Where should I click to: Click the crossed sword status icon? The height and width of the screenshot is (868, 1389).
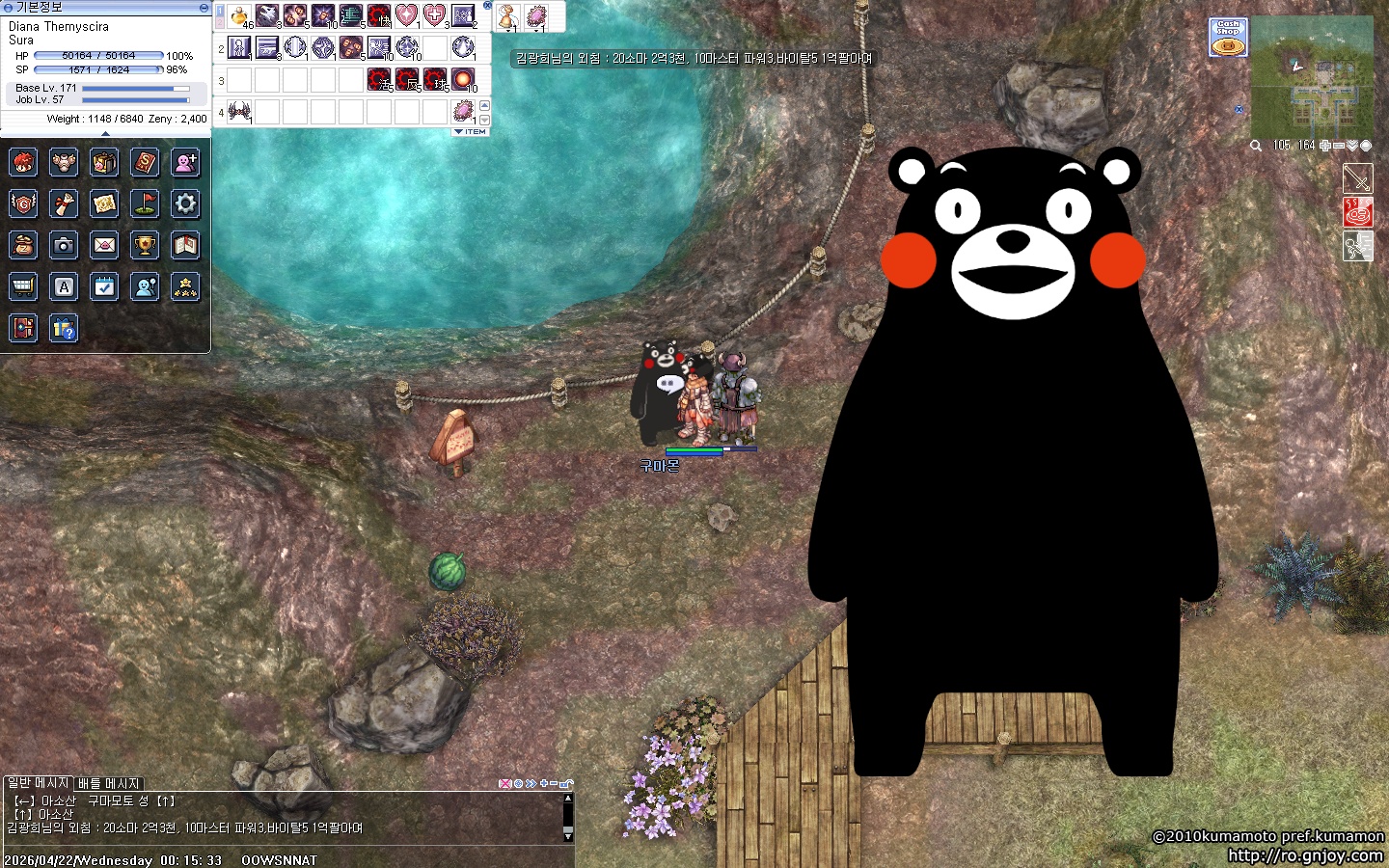(x=1357, y=178)
